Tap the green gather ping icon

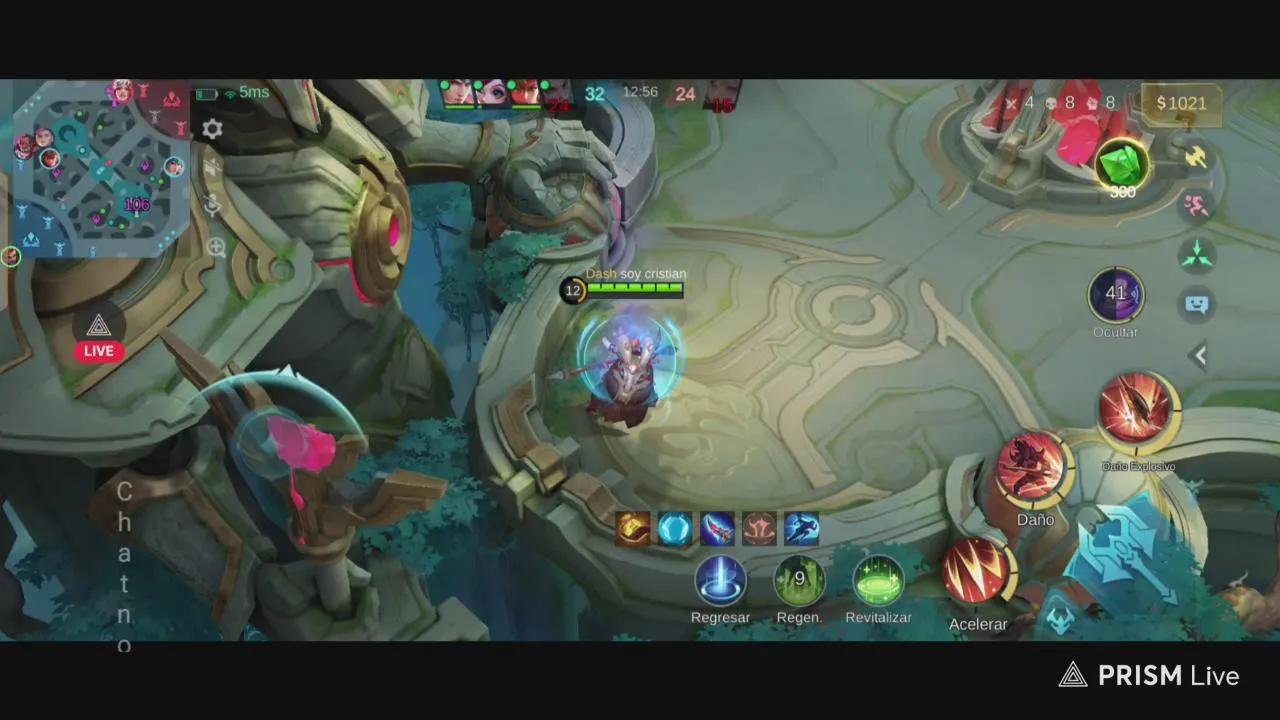[x=1199, y=255]
